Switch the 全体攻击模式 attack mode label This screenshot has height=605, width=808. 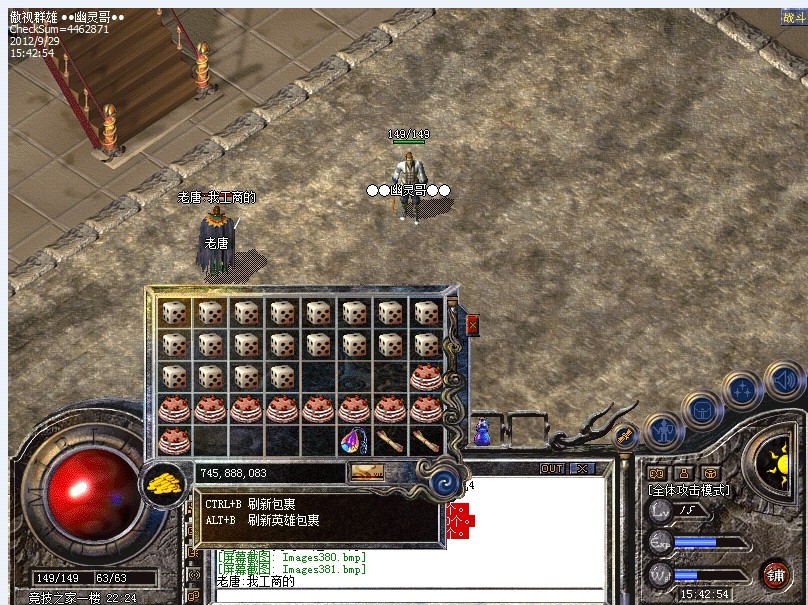(689, 490)
